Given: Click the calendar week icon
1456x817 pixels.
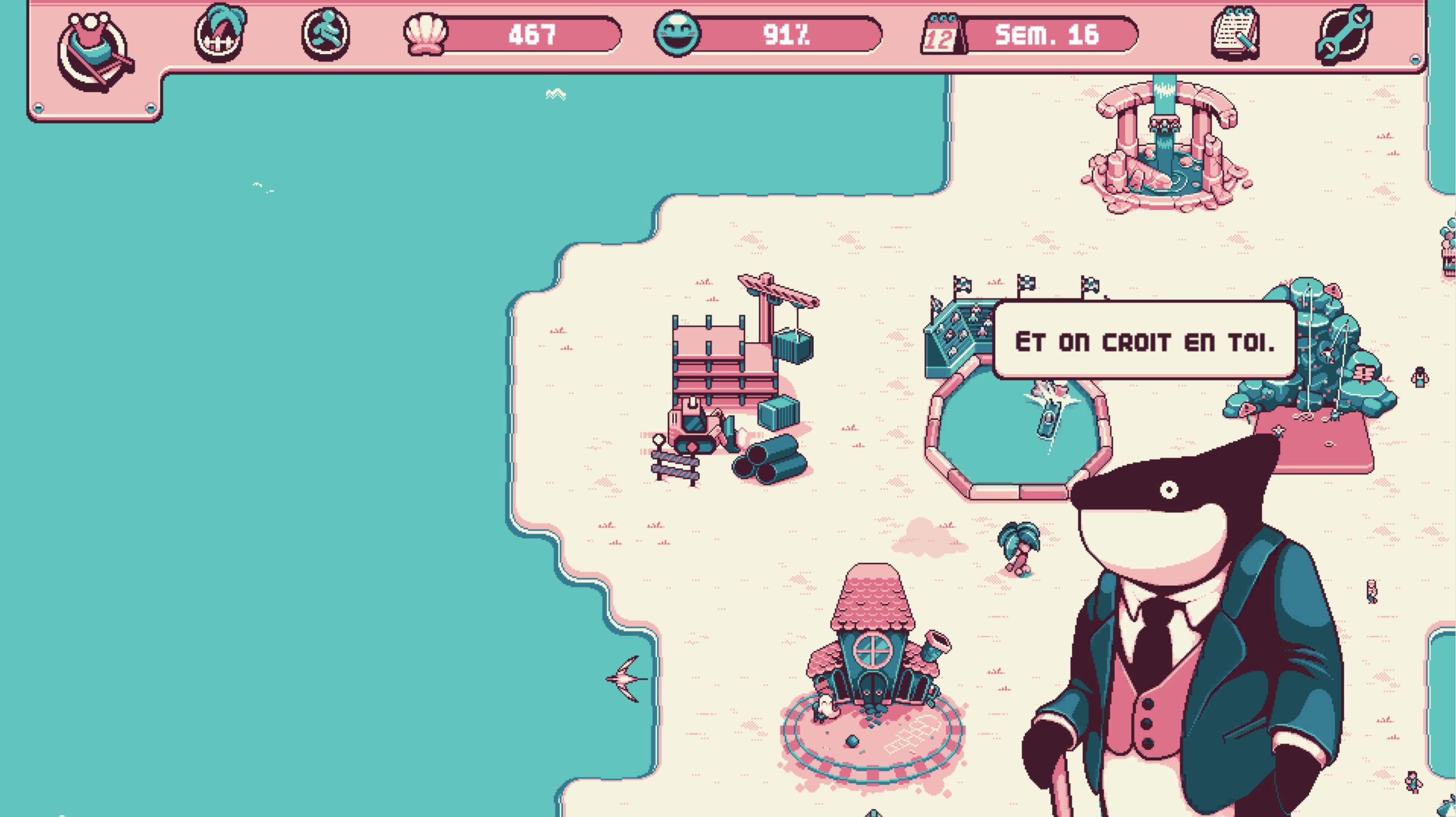Looking at the screenshot, I should pyautogui.click(x=942, y=35).
